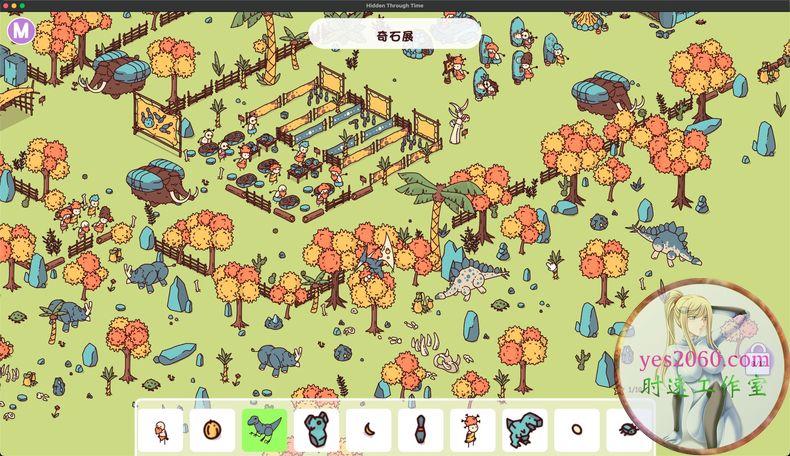Select the crescent banana target

point(369,430)
